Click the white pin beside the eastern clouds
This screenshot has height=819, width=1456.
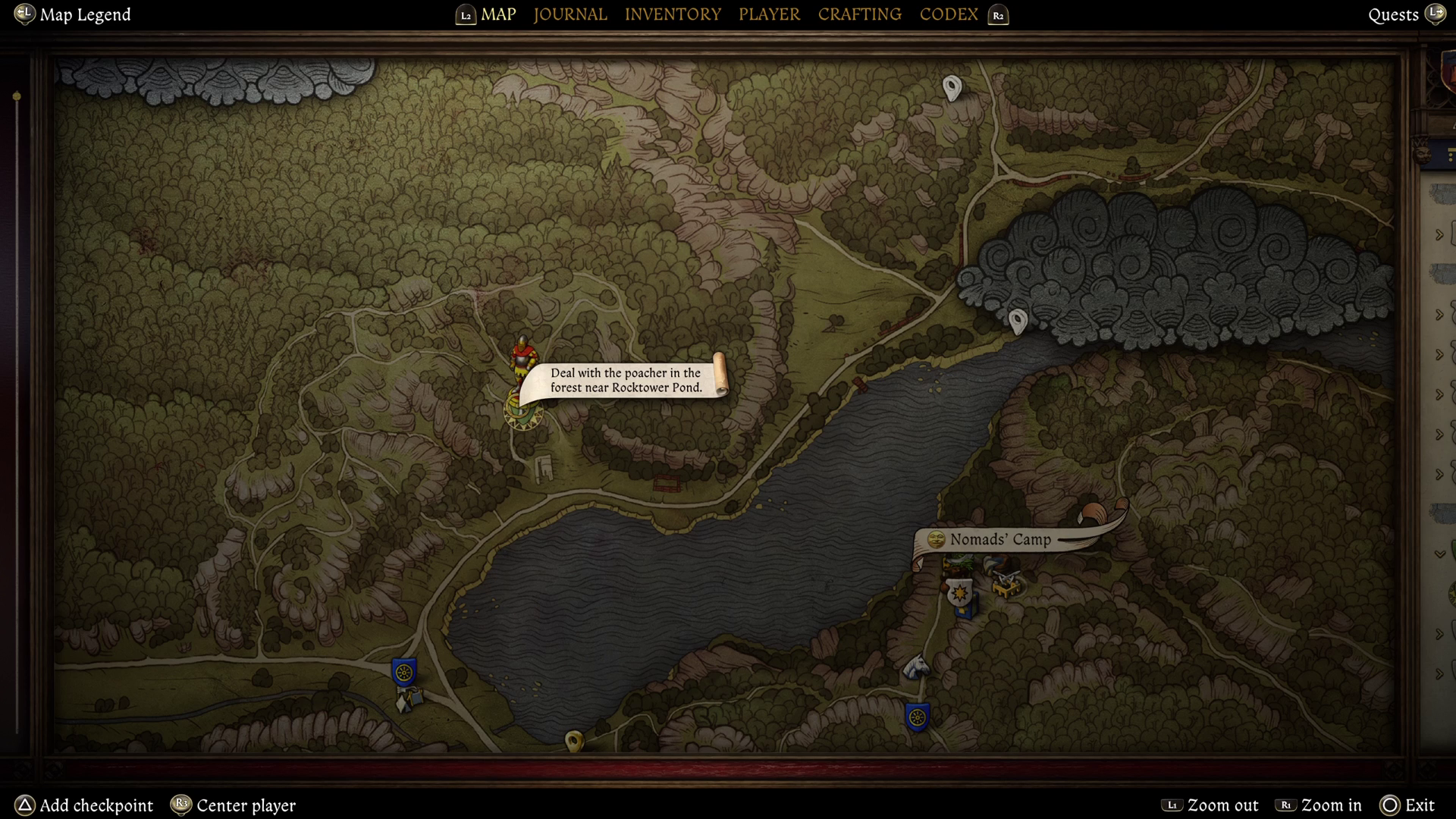point(1017,321)
